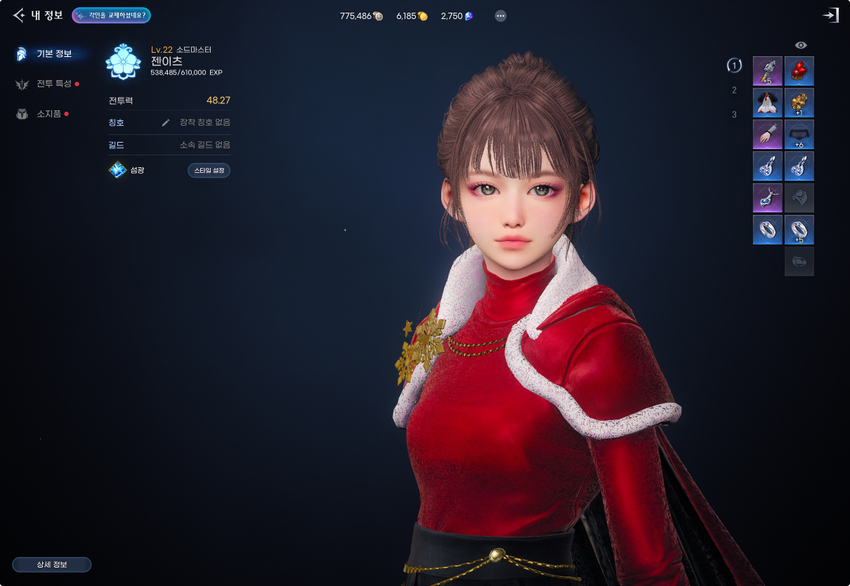Switch to equipment preset 3
The height and width of the screenshot is (586, 850).
[734, 114]
